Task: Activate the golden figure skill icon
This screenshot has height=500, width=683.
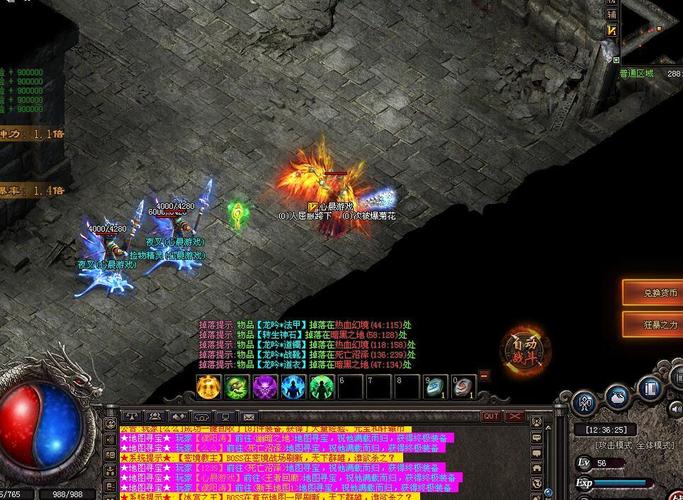Action: click(208, 387)
